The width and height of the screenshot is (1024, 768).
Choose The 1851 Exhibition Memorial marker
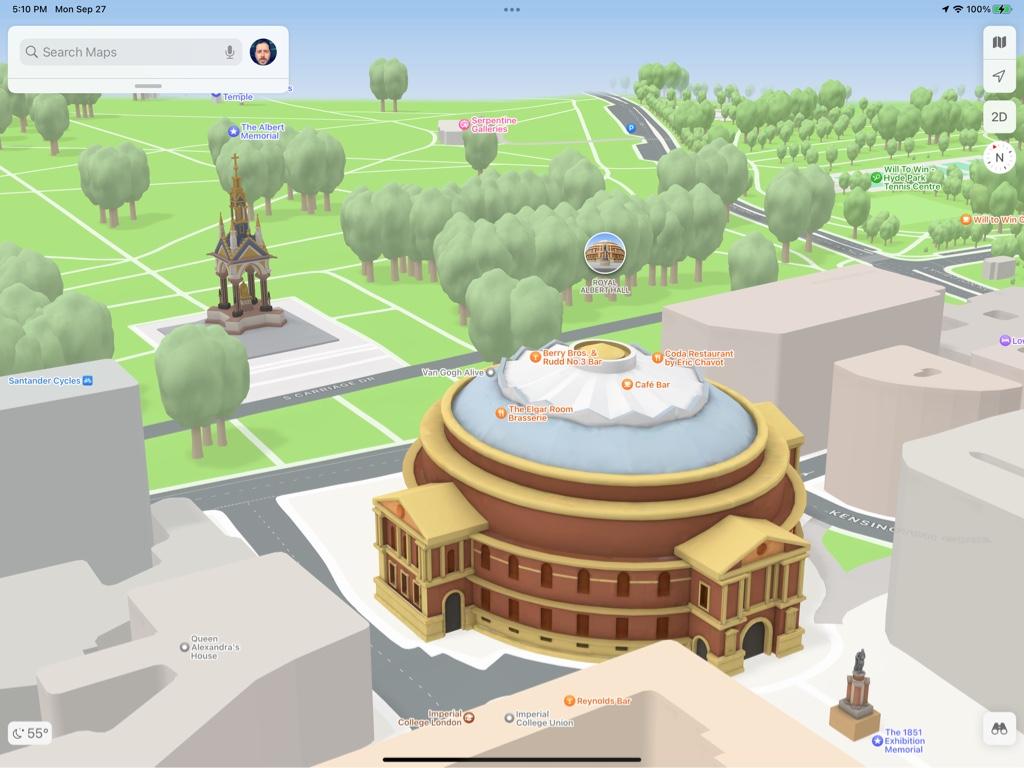[877, 740]
